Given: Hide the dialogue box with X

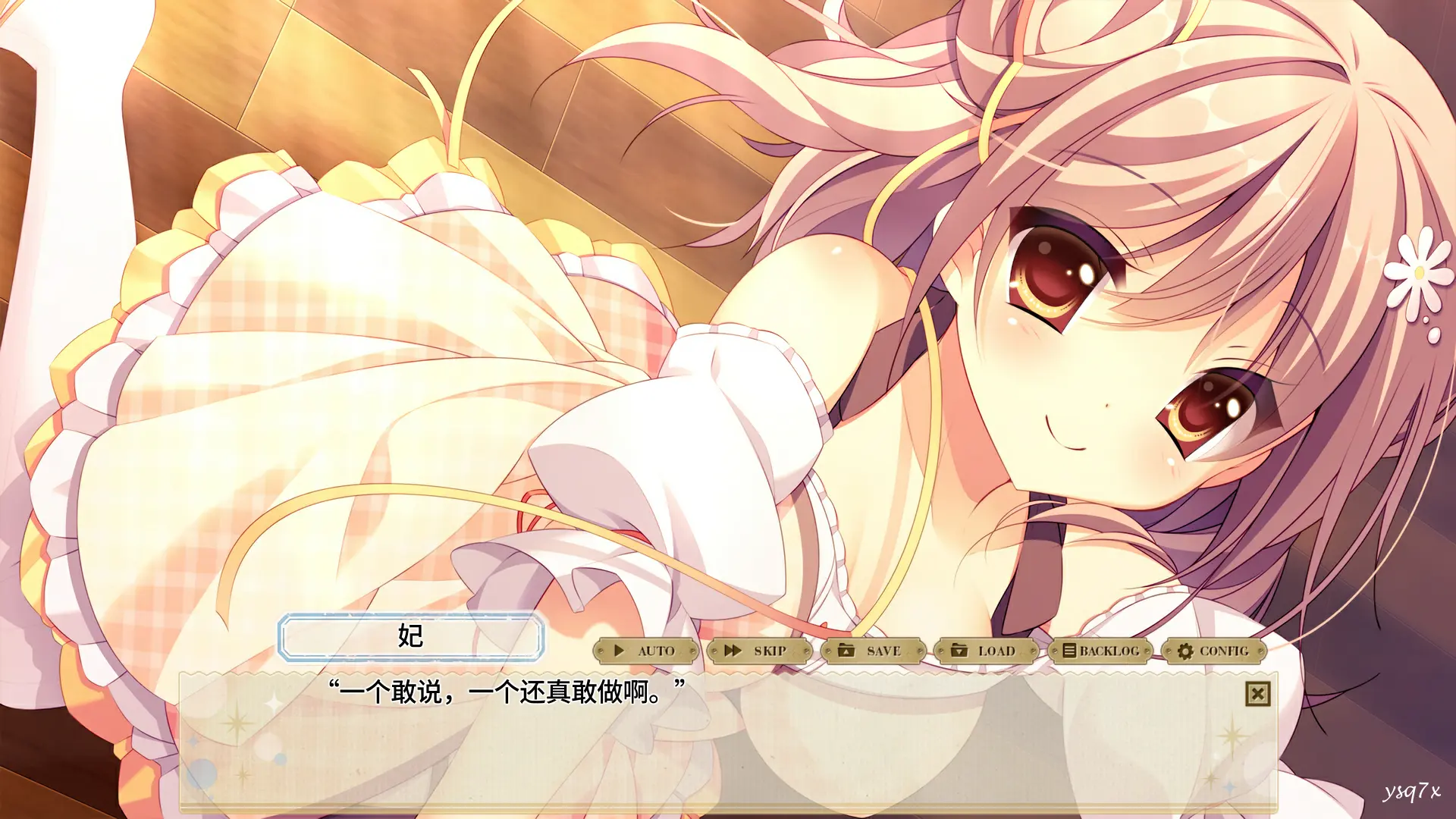Looking at the screenshot, I should pos(1257,694).
